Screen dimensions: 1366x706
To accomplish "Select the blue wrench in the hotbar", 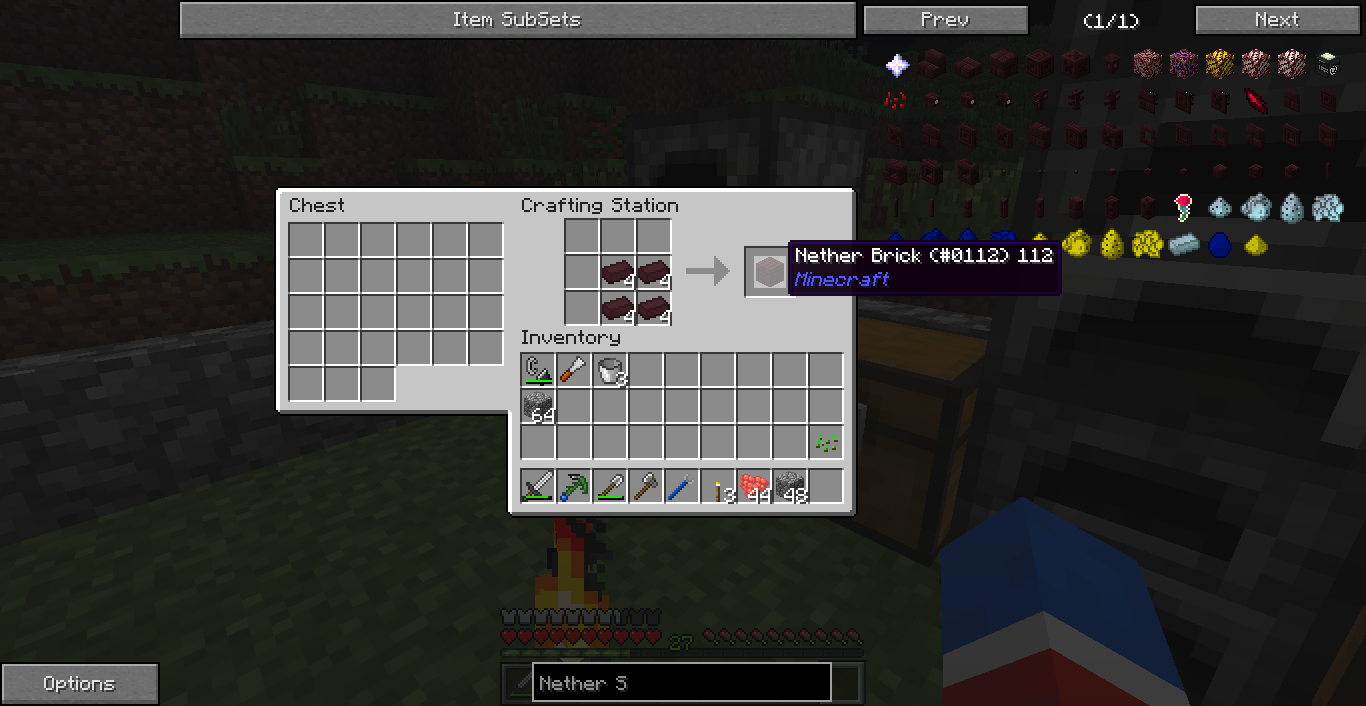I will pos(682,487).
